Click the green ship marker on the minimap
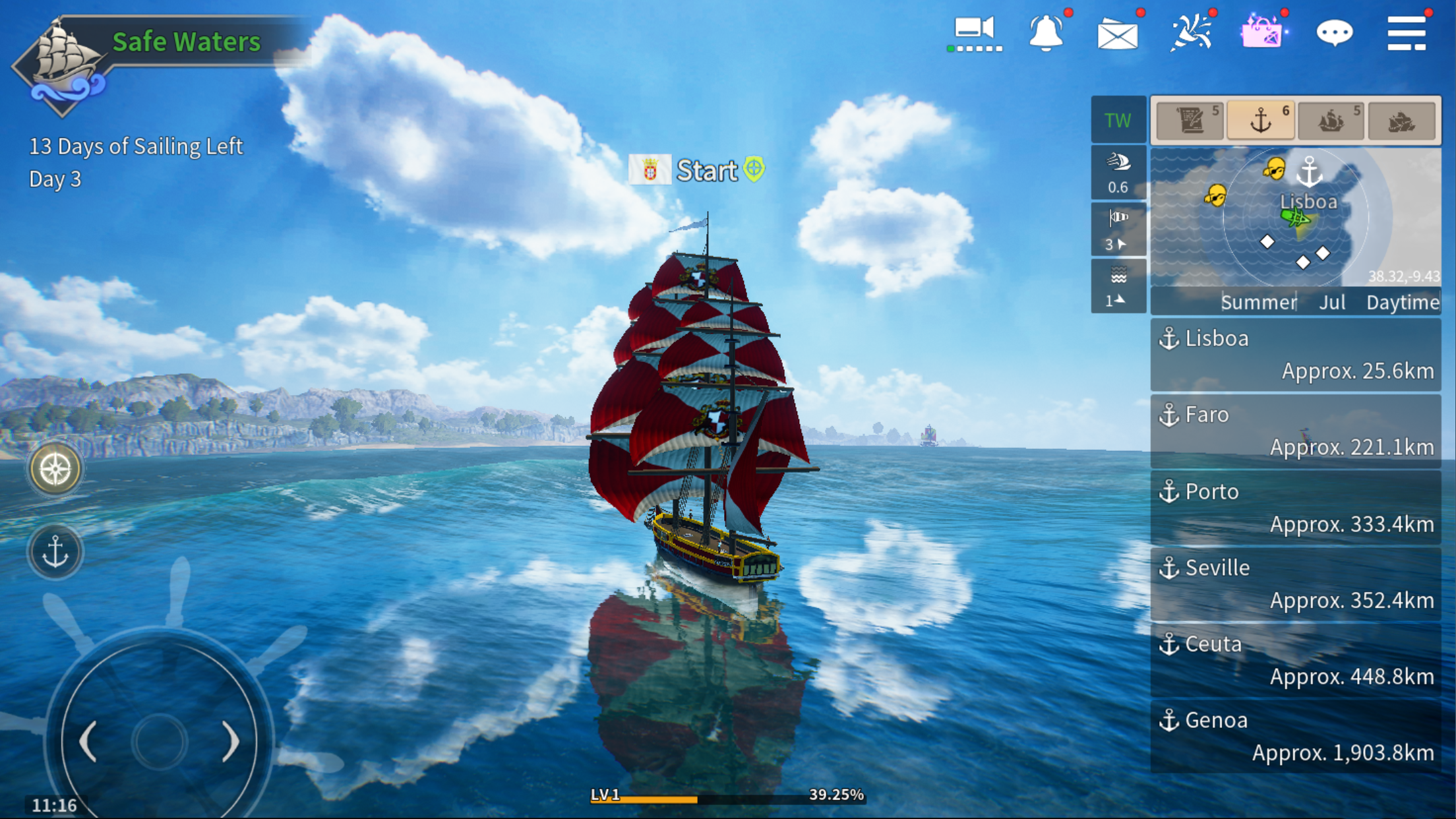Screen dimensions: 1456x819 pos(1294,216)
